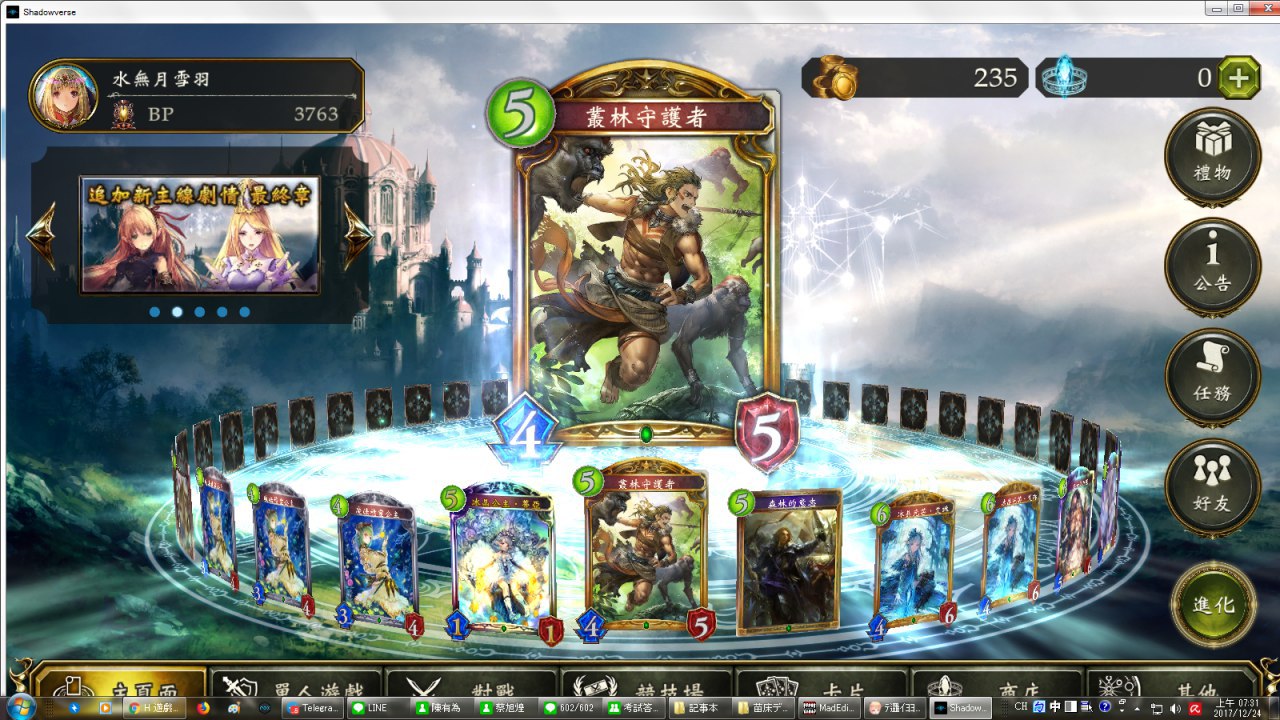Screen dimensions: 1280x720
Task: Open the 任務 missions list
Action: click(x=1212, y=373)
